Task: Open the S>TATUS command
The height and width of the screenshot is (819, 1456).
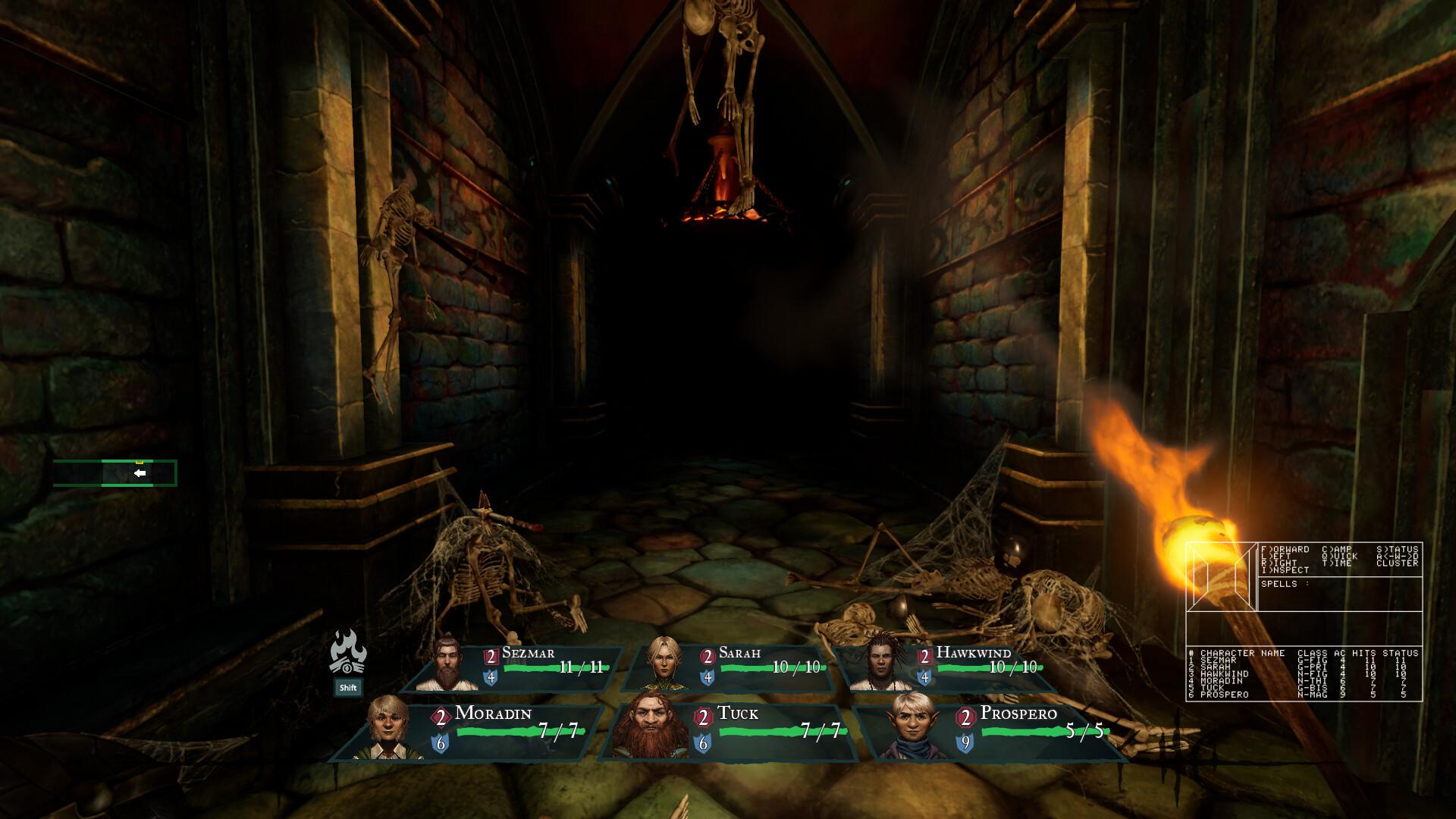Action: (x=1400, y=548)
